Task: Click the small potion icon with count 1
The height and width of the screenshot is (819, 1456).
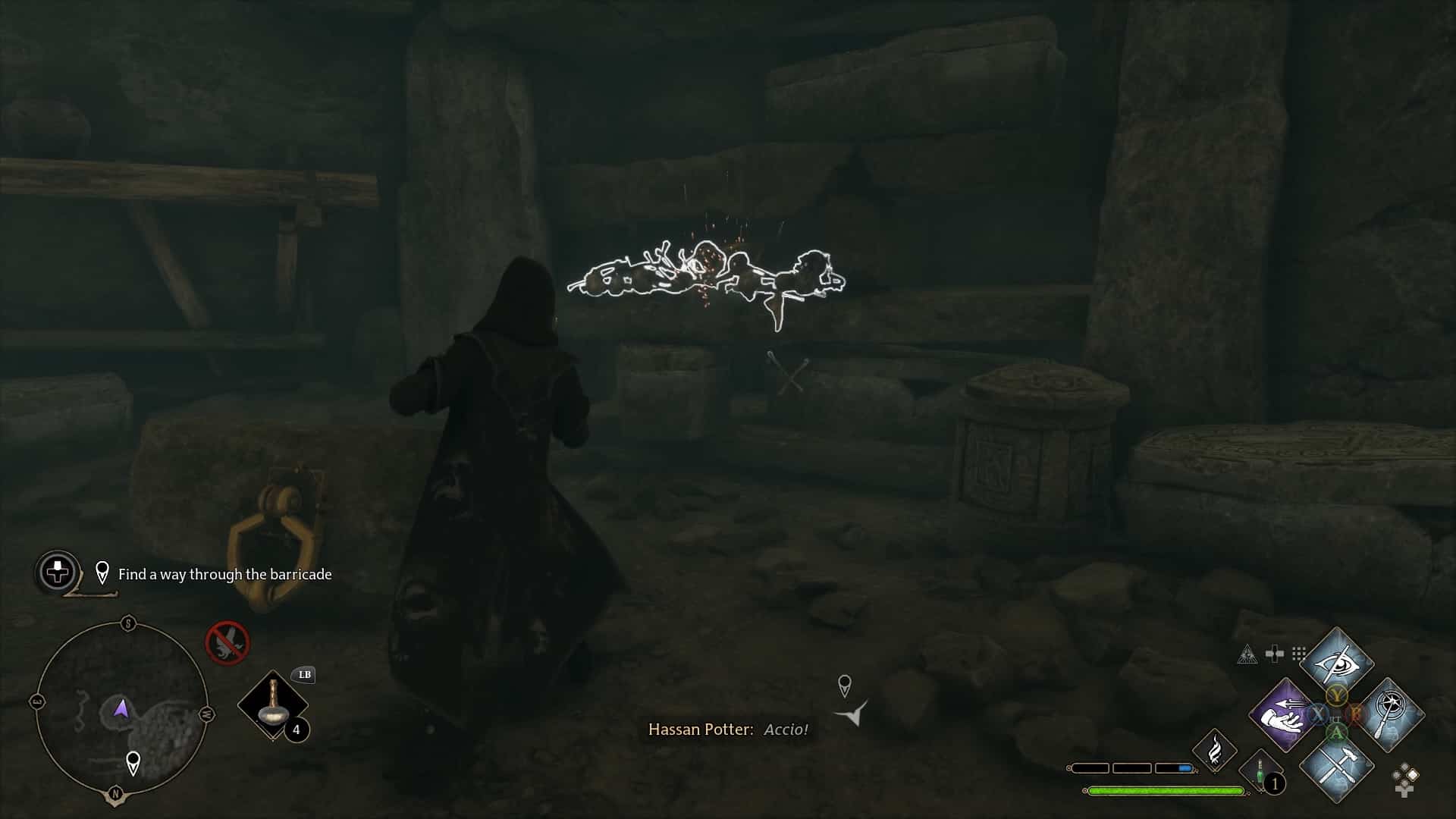Action: click(1260, 772)
